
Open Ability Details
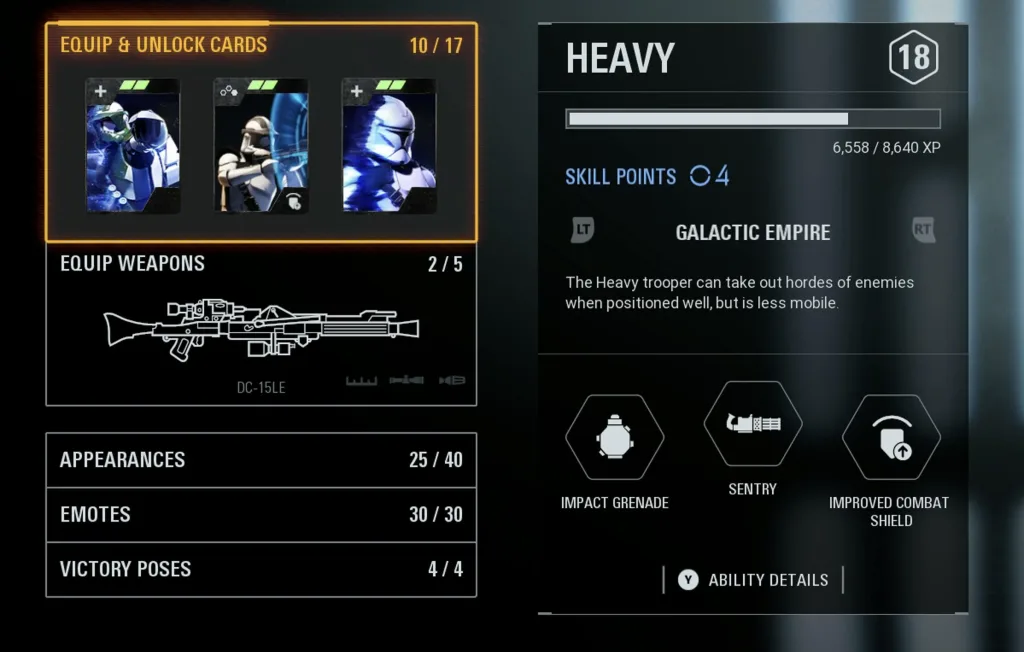(755, 580)
